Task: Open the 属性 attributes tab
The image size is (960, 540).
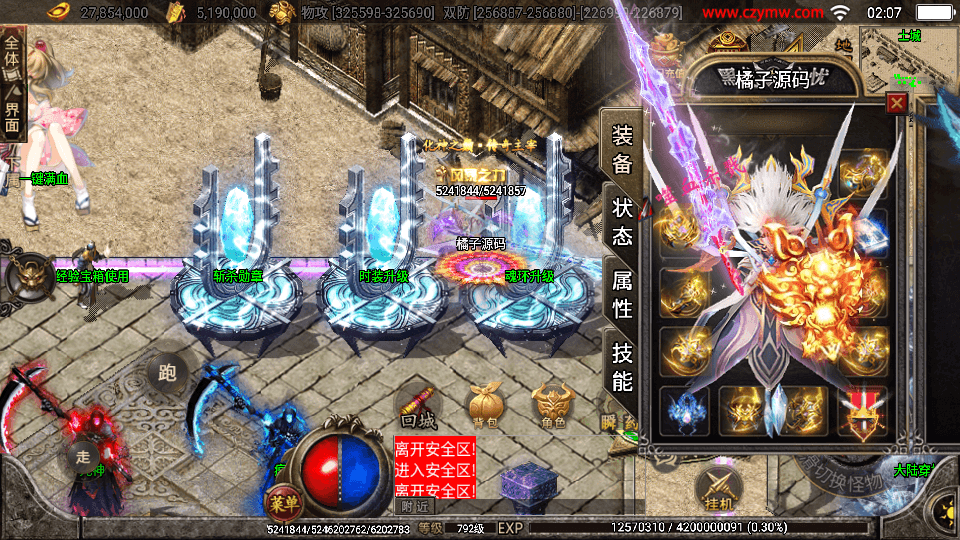Action: coord(622,295)
